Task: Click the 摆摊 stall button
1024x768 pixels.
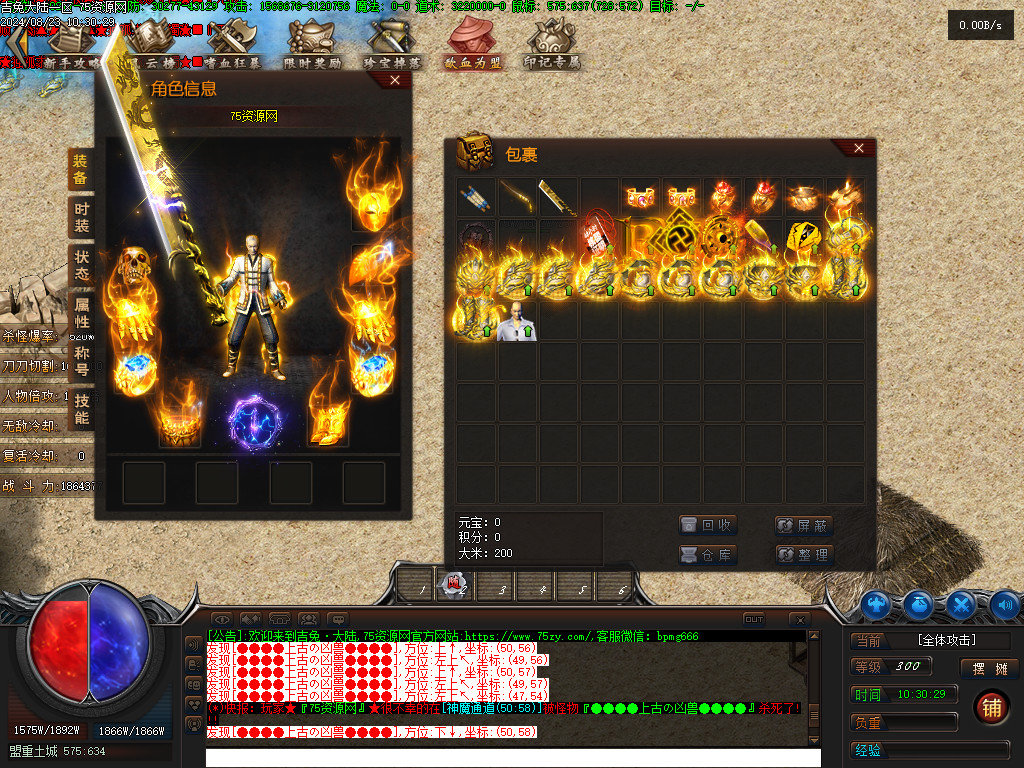Action: tap(989, 669)
